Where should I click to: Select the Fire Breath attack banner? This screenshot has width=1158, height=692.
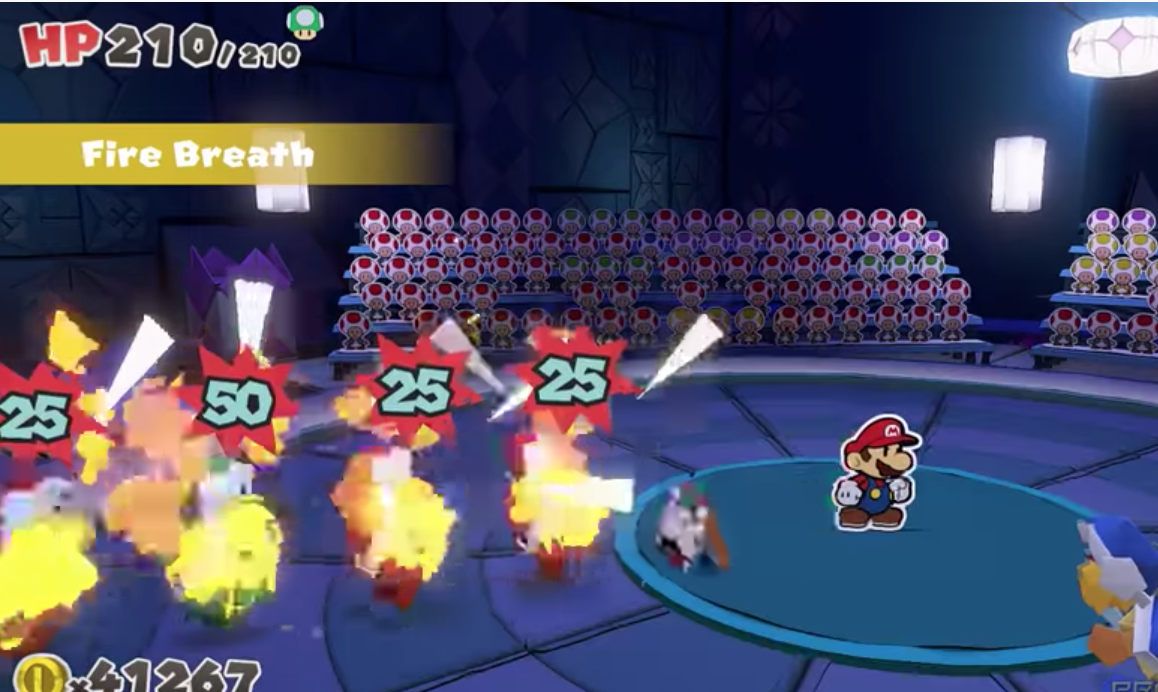click(200, 155)
